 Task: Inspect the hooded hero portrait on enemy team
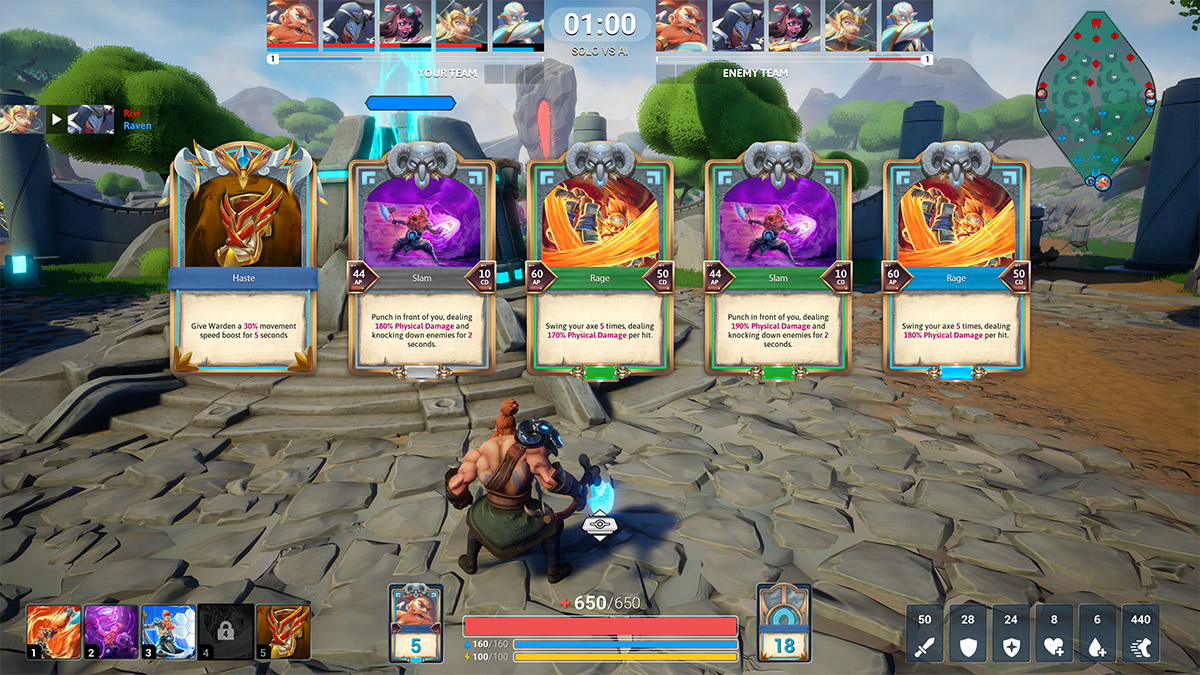coord(737,24)
